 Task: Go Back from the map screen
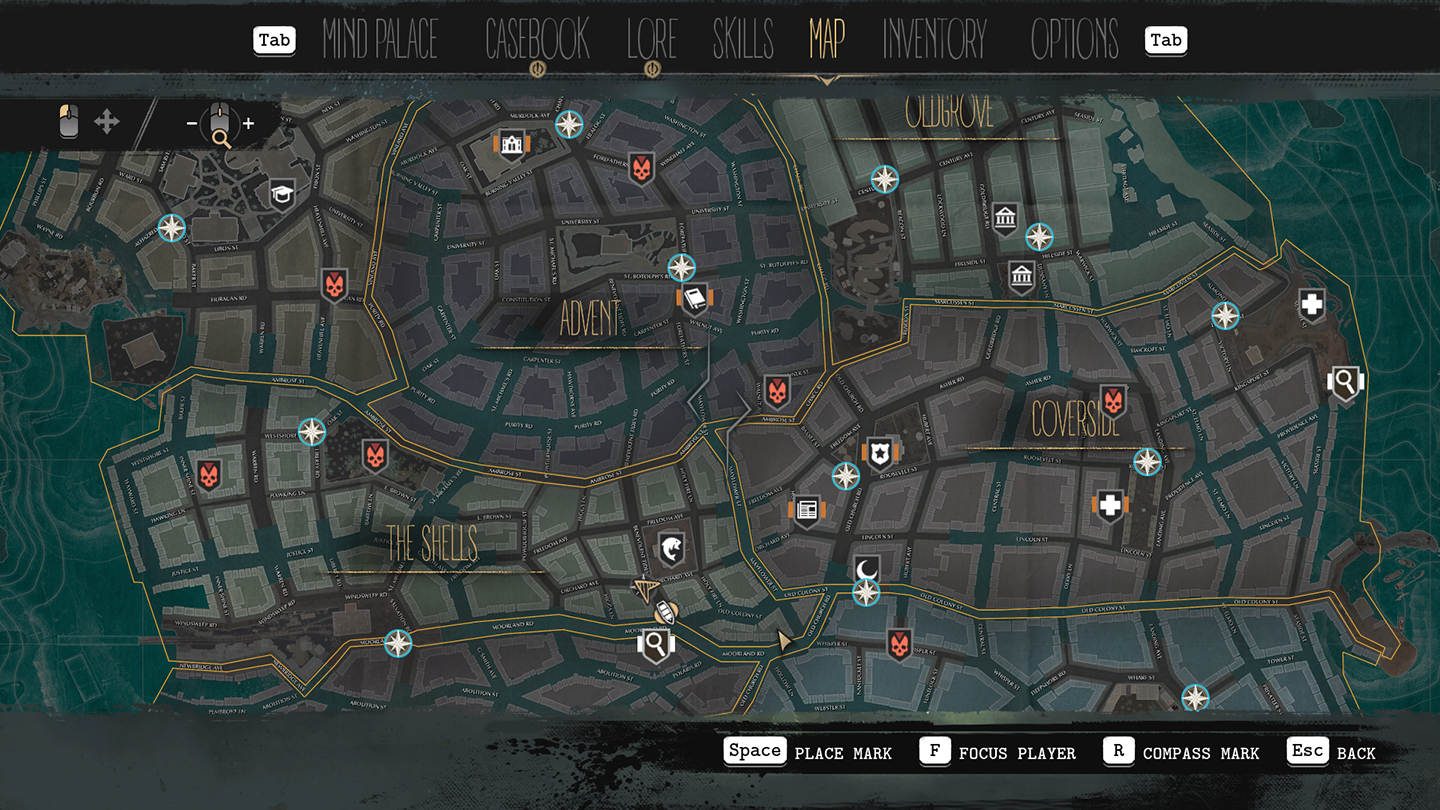click(x=1333, y=752)
